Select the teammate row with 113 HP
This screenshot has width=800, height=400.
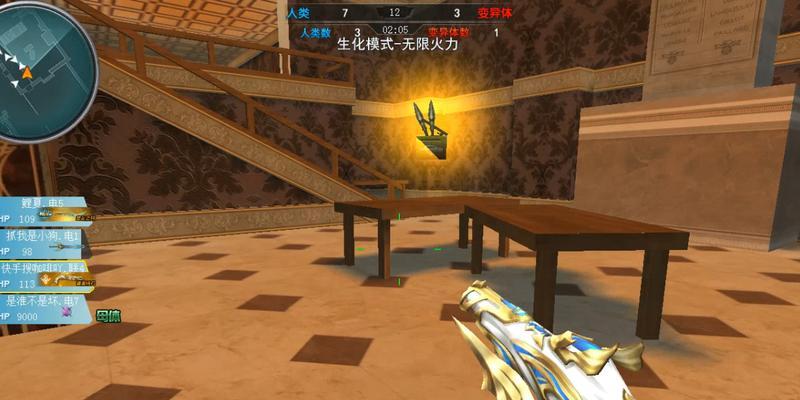[40, 275]
